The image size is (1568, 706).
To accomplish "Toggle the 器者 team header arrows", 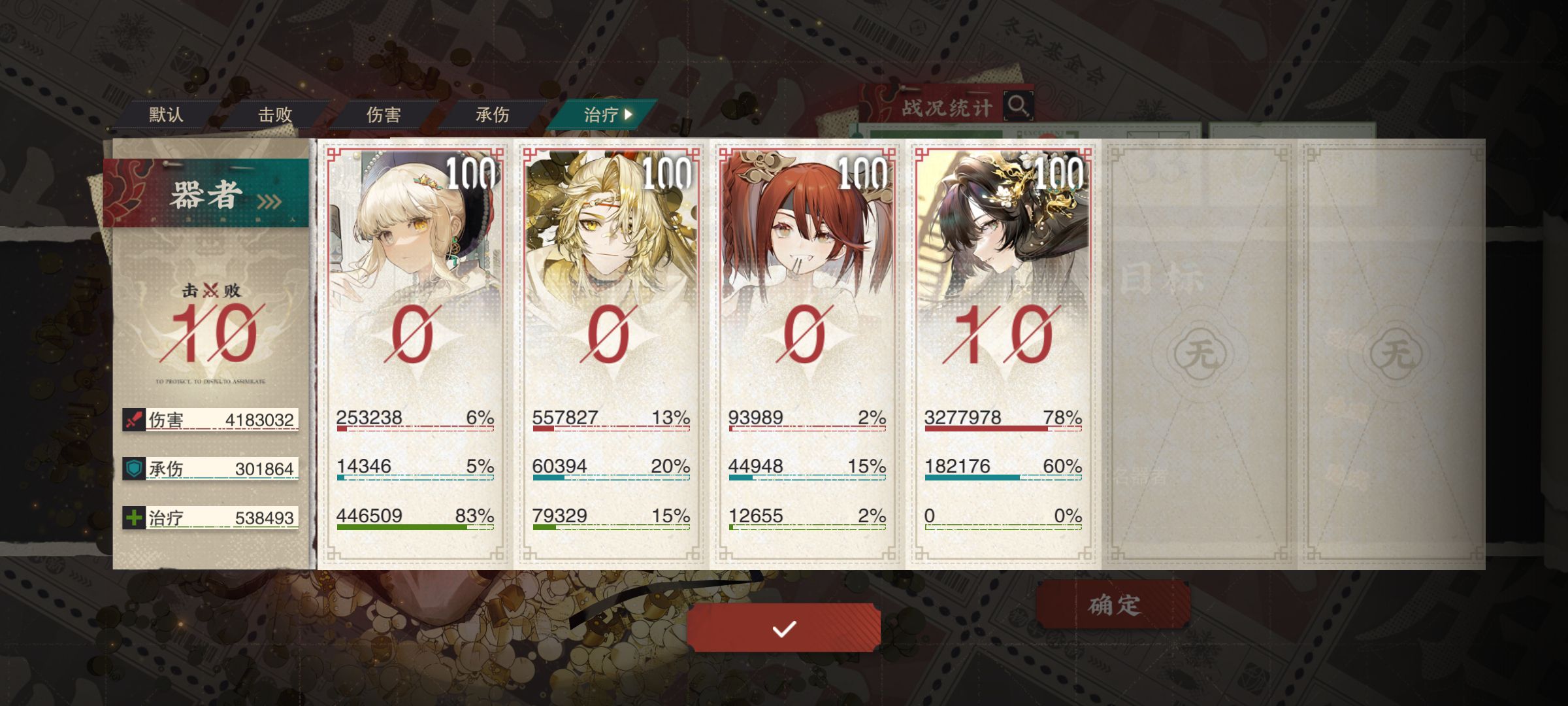I will [269, 201].
